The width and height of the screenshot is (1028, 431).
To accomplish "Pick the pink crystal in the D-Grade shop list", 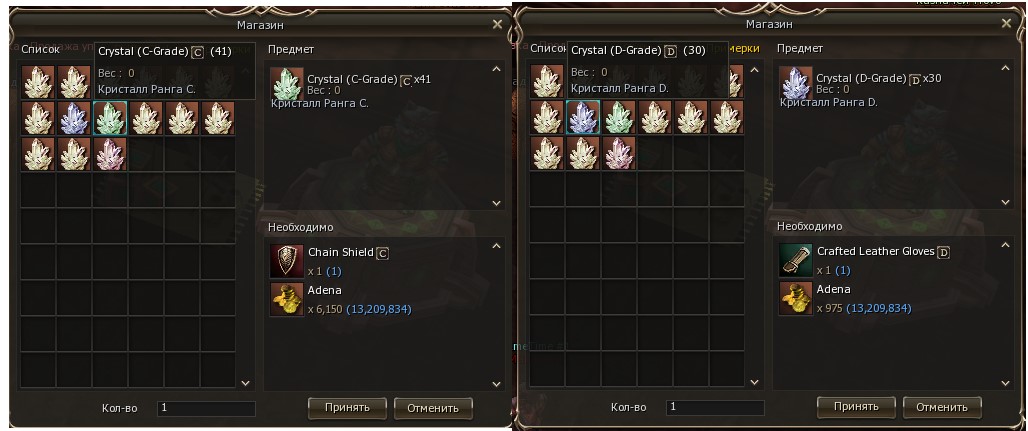I will tap(619, 154).
